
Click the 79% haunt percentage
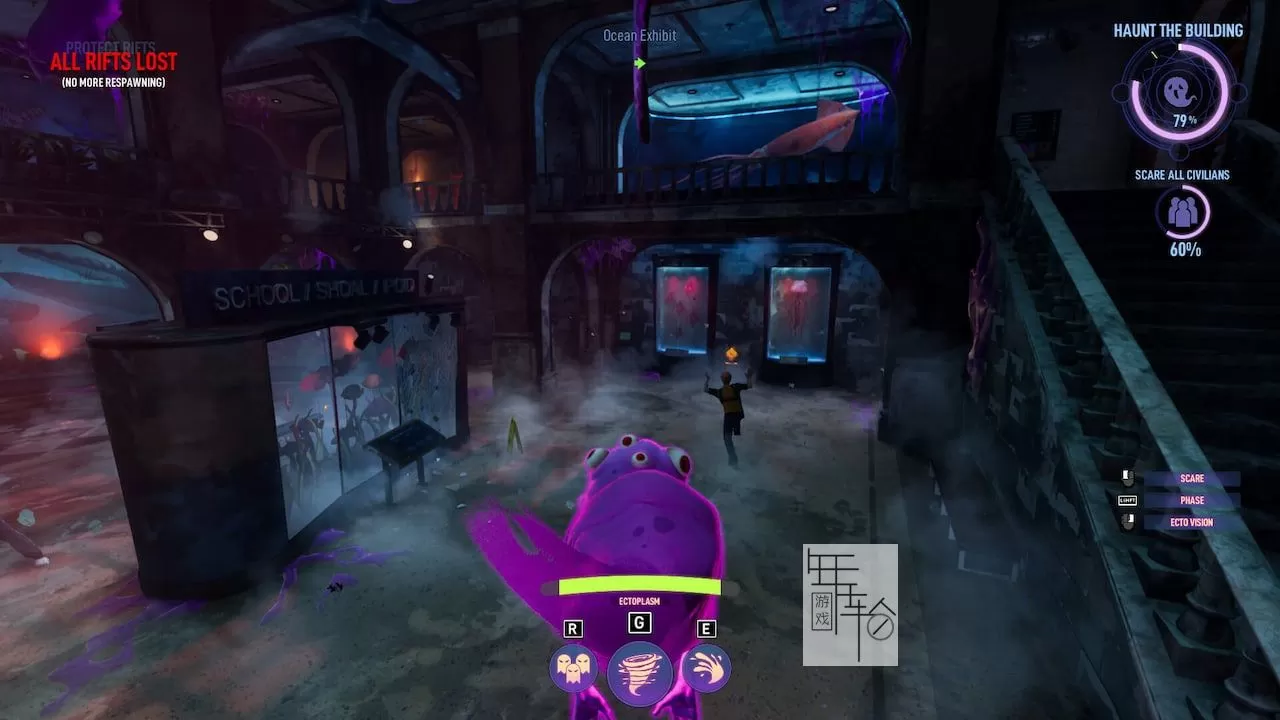(x=1184, y=117)
